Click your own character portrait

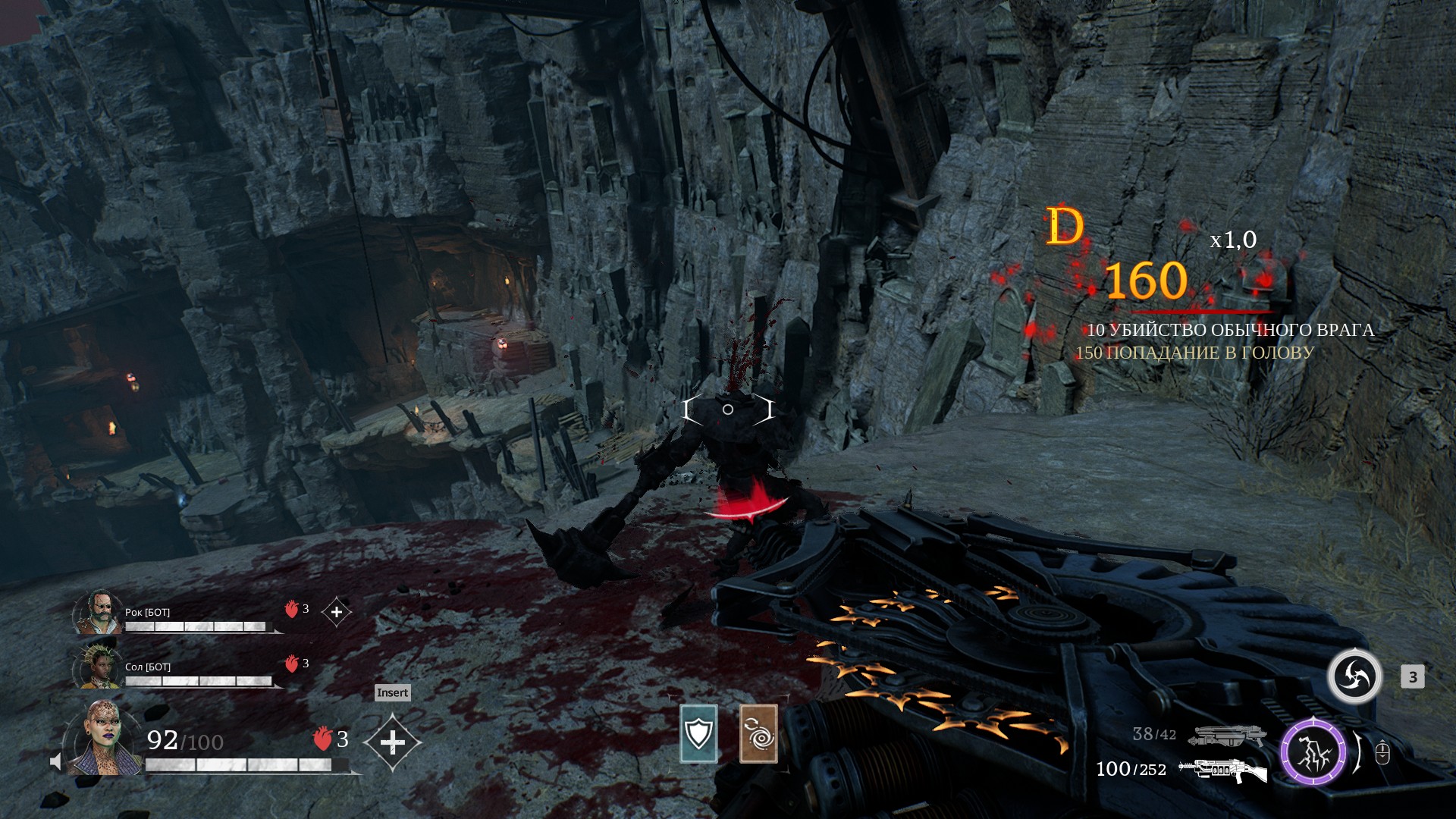(x=103, y=739)
